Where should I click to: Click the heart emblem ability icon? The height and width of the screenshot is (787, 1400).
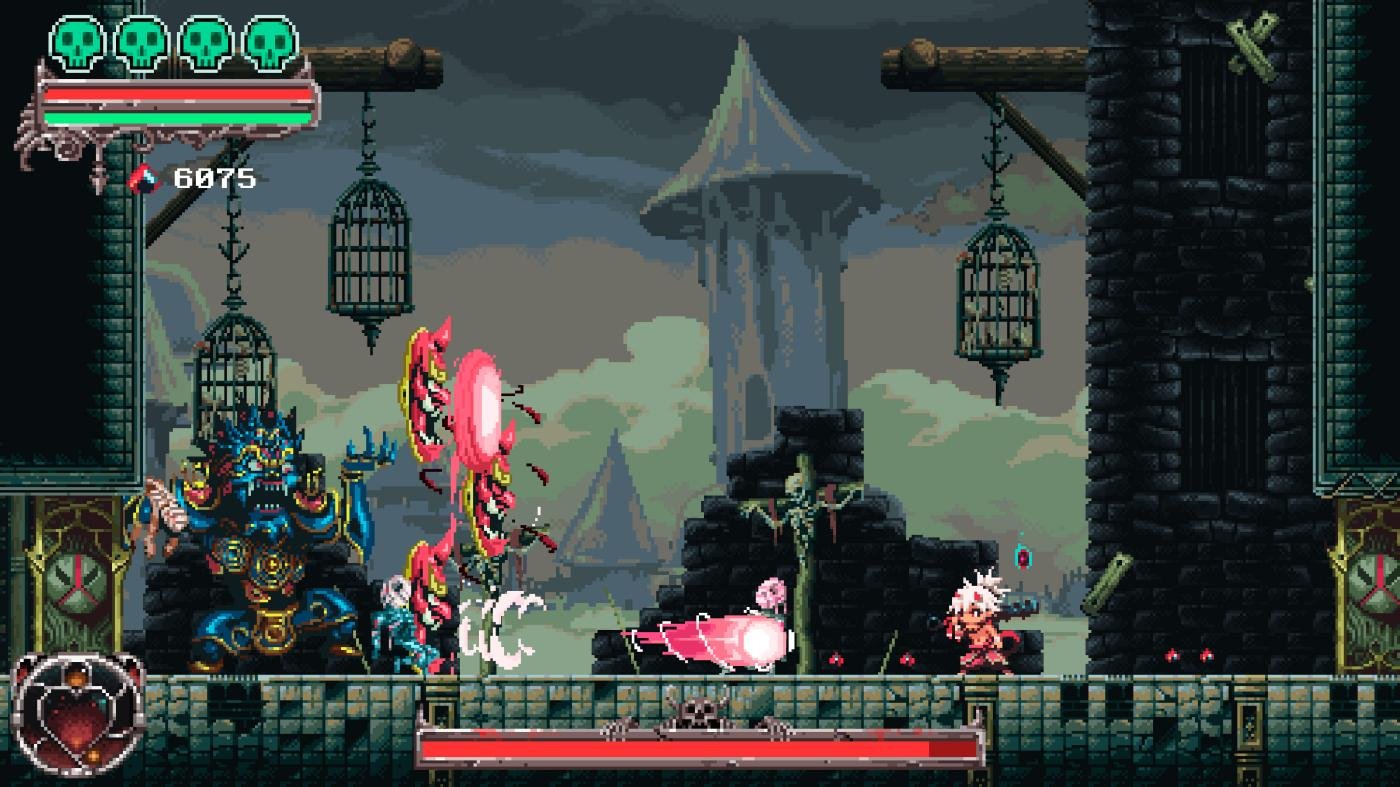coord(77,712)
